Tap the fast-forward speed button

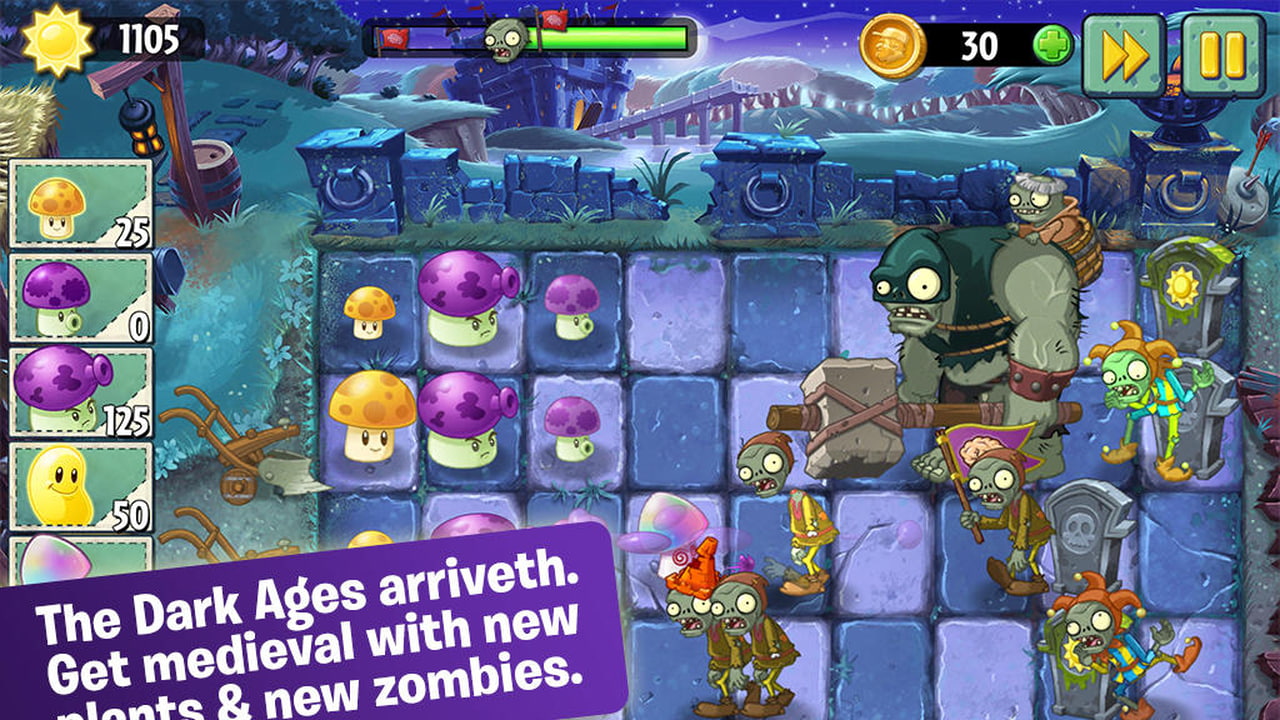pos(1124,55)
